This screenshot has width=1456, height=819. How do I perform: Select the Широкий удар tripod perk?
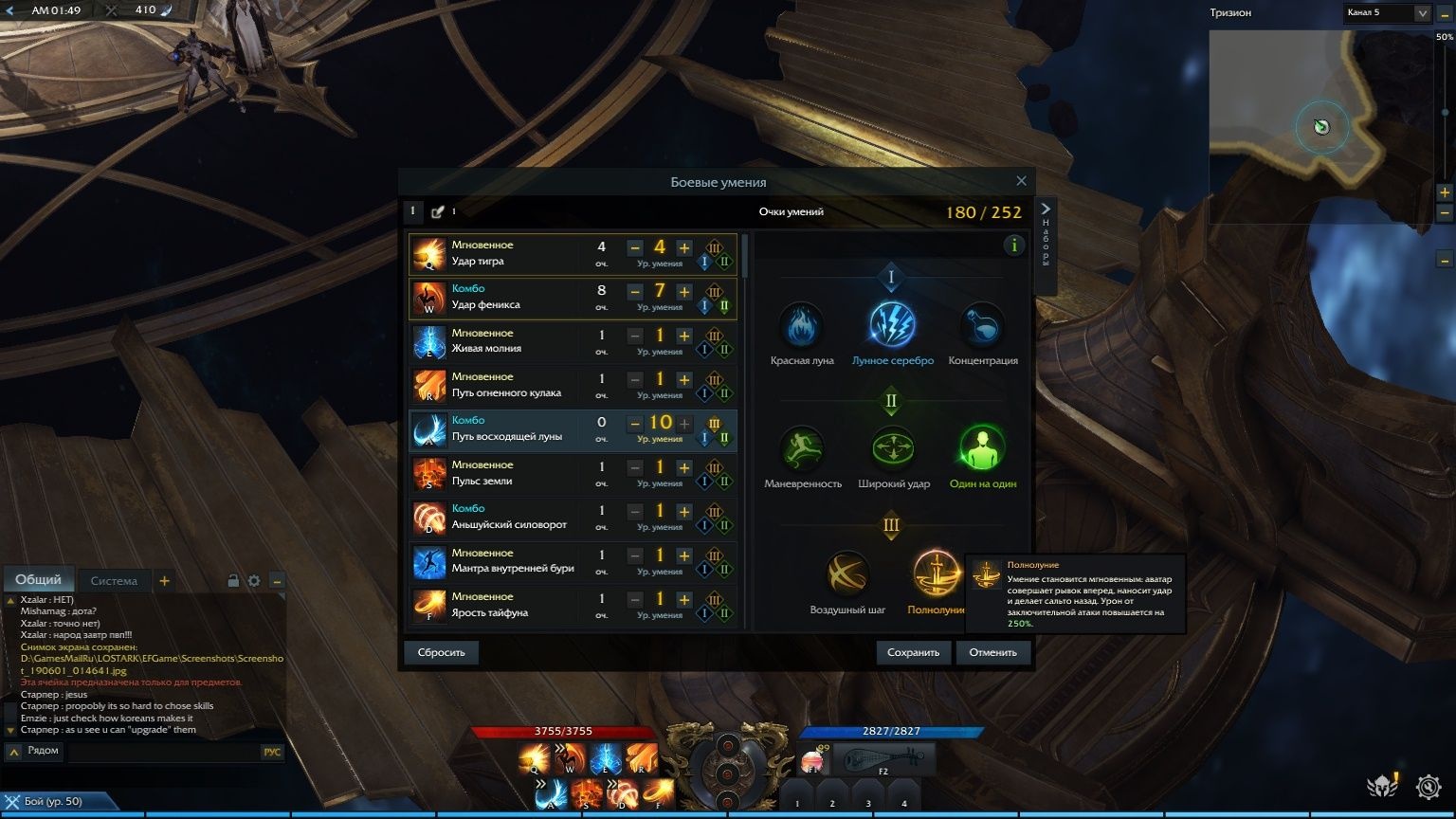893,448
